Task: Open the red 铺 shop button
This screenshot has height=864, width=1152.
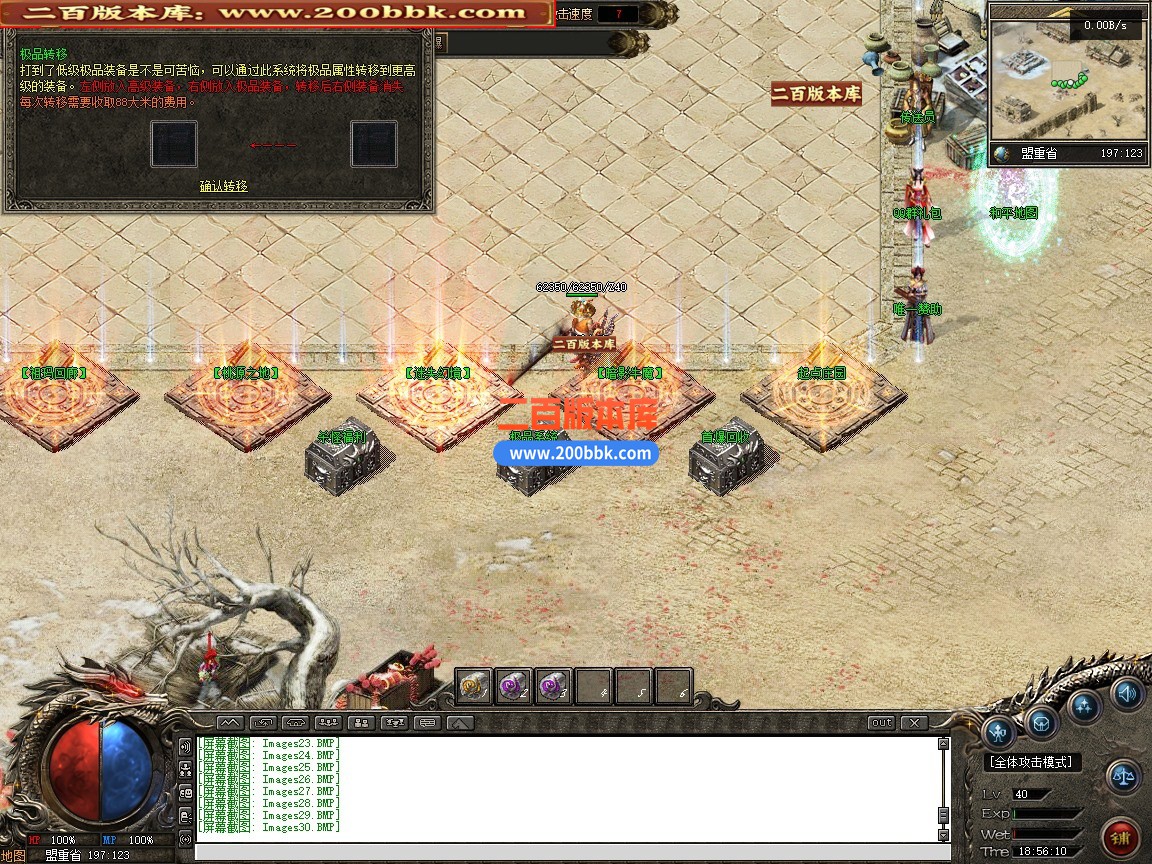Action: (x=1120, y=836)
